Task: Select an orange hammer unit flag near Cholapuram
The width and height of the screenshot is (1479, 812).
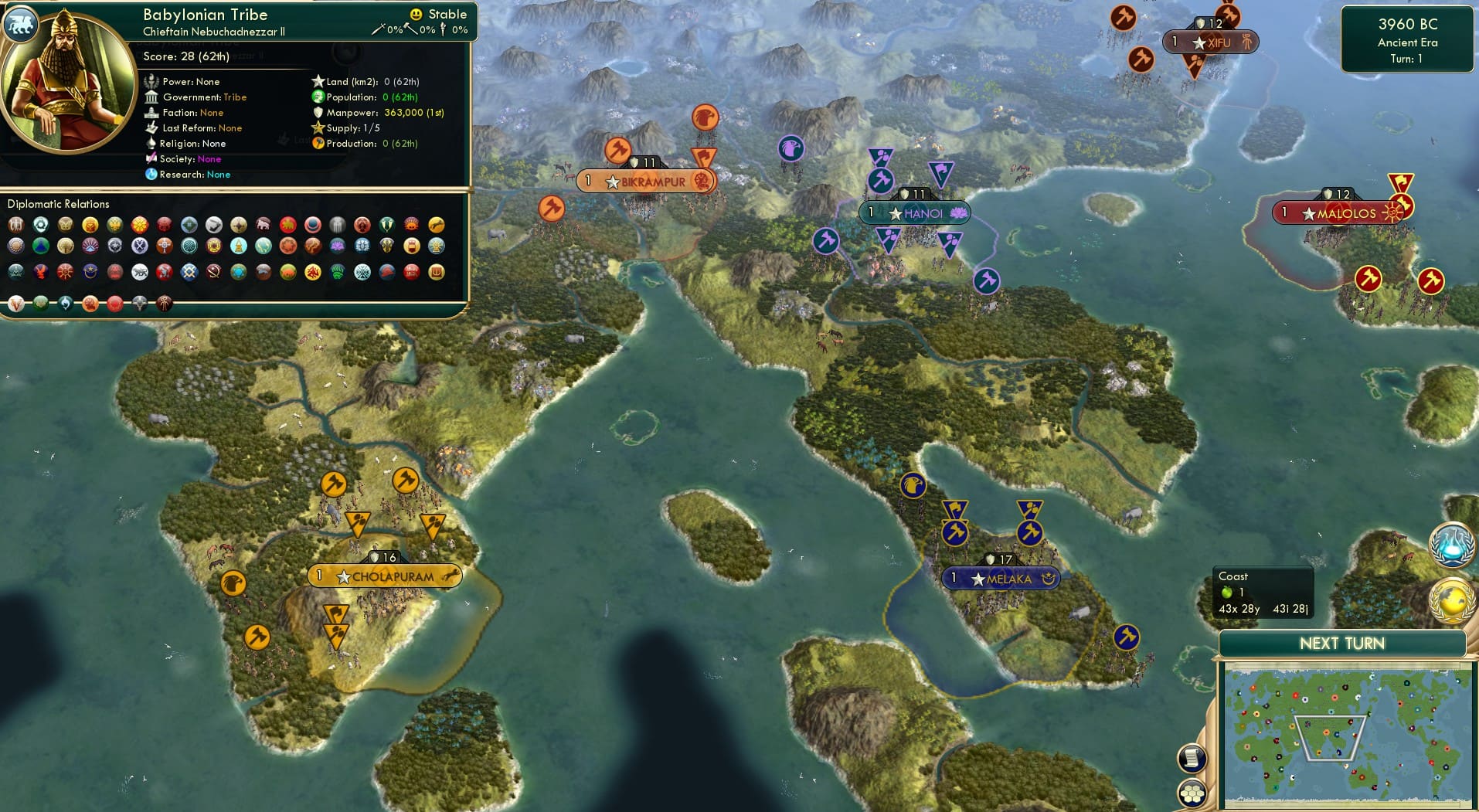Action: click(x=333, y=482)
